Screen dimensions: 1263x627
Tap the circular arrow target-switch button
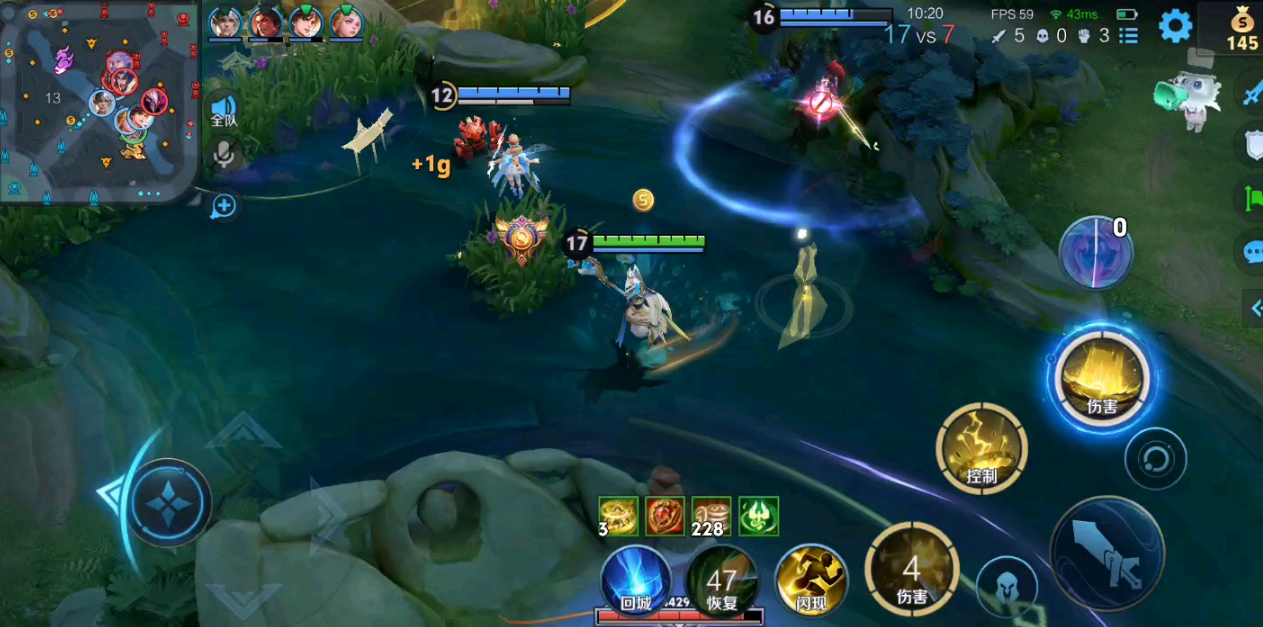click(1156, 459)
